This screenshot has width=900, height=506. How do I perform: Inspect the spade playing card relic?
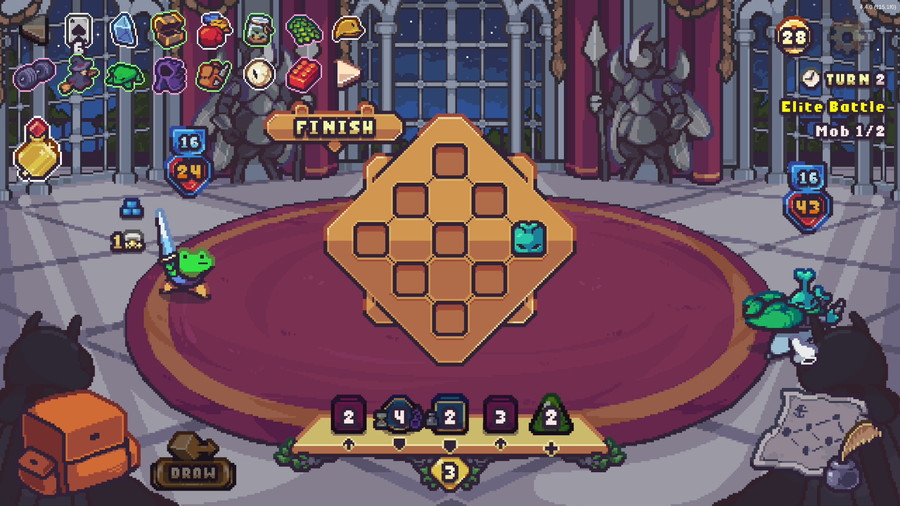pyautogui.click(x=79, y=30)
